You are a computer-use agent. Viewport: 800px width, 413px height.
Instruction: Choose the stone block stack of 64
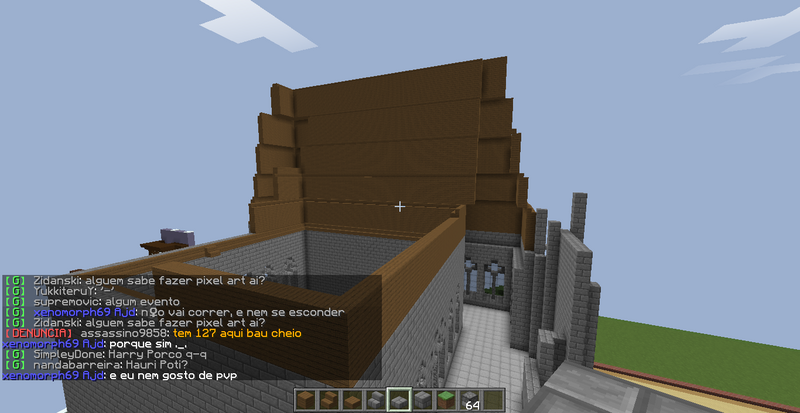(x=468, y=401)
